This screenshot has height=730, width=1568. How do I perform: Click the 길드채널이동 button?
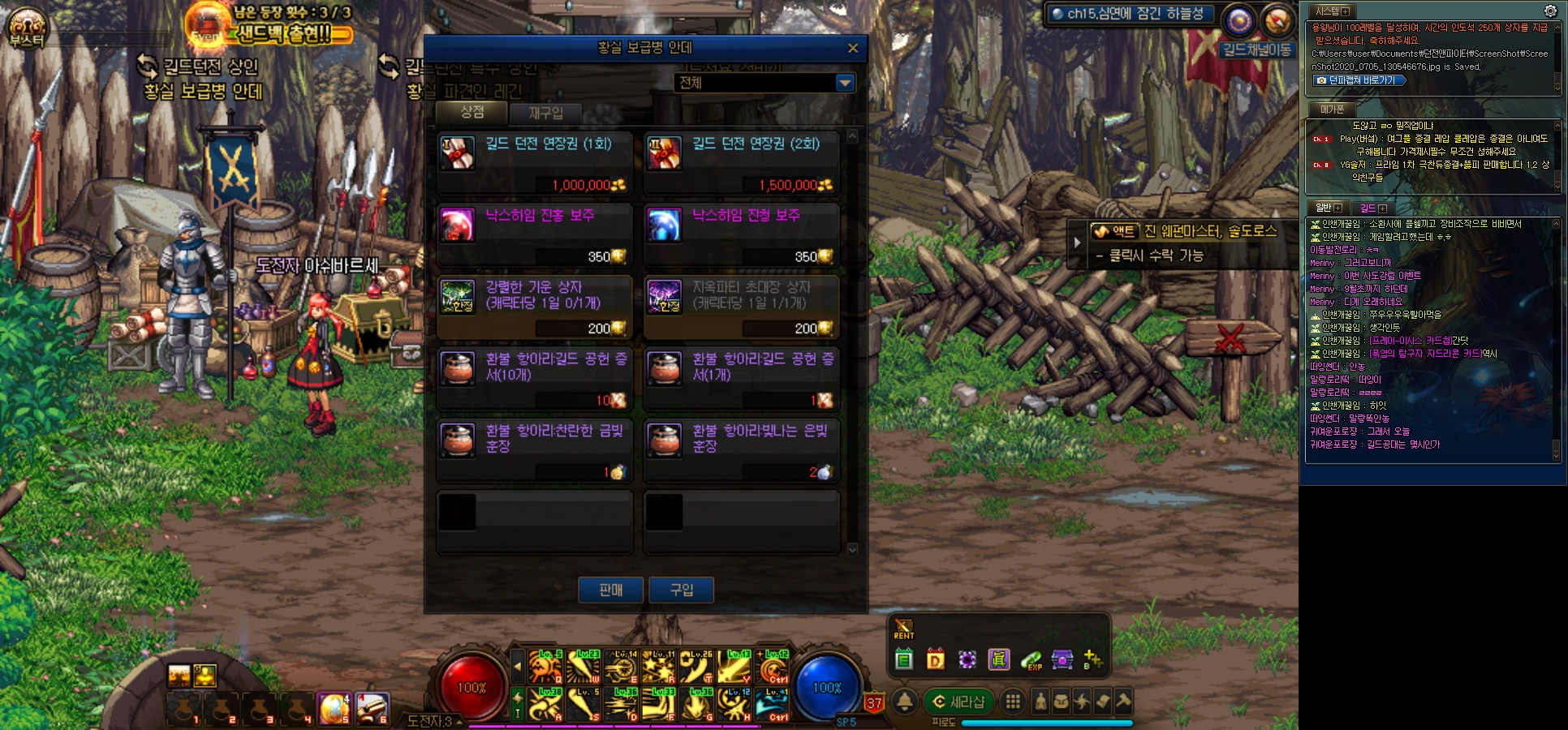click(1256, 50)
